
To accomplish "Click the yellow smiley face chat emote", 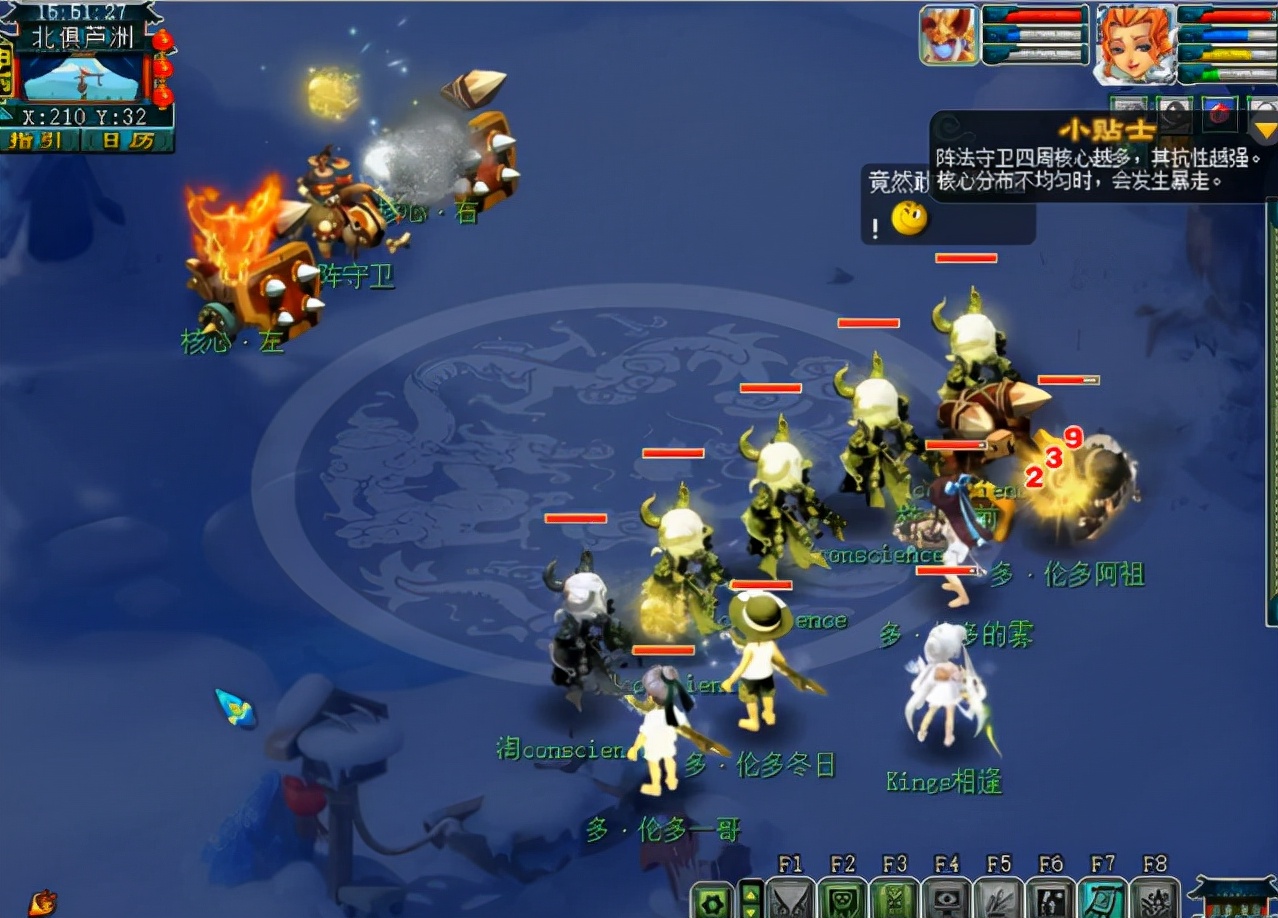I will pos(909,218).
